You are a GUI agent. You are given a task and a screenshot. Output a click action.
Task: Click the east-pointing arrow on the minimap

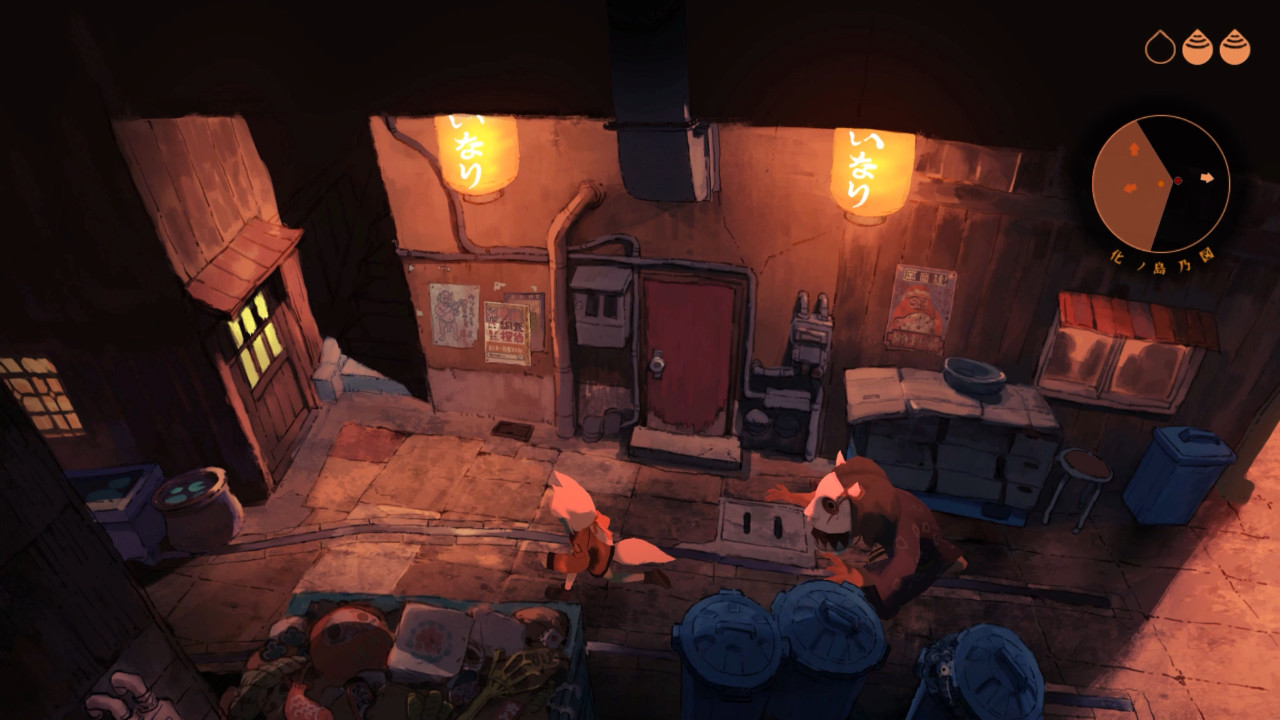(1207, 178)
